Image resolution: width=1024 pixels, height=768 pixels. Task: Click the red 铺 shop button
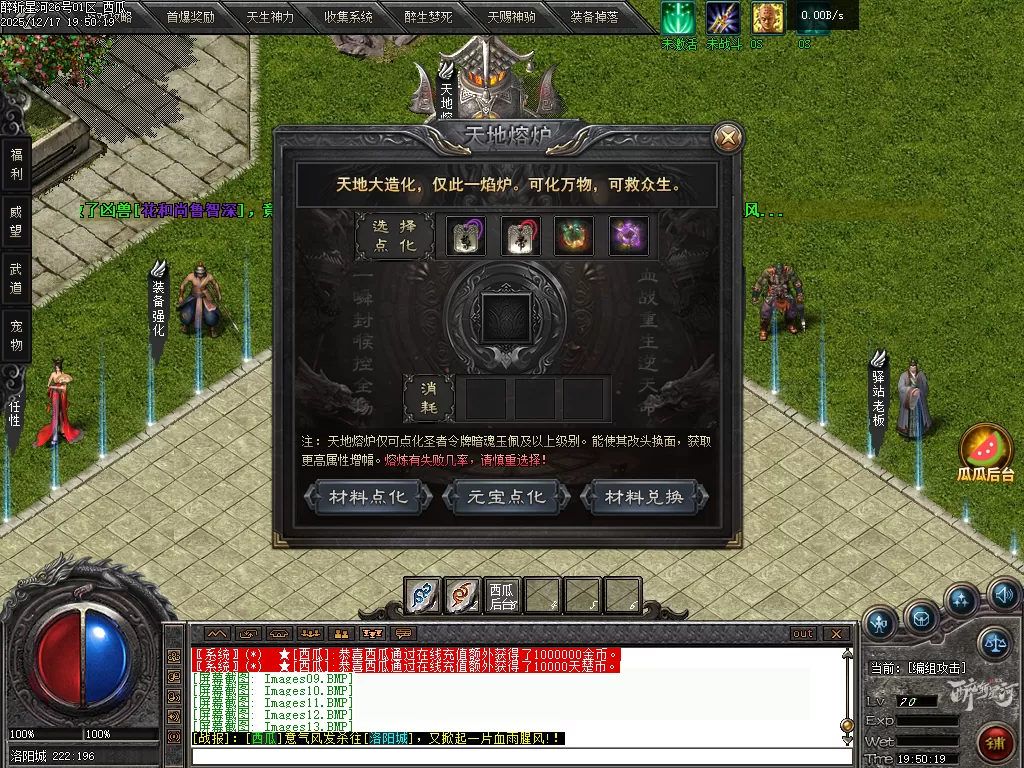point(995,743)
